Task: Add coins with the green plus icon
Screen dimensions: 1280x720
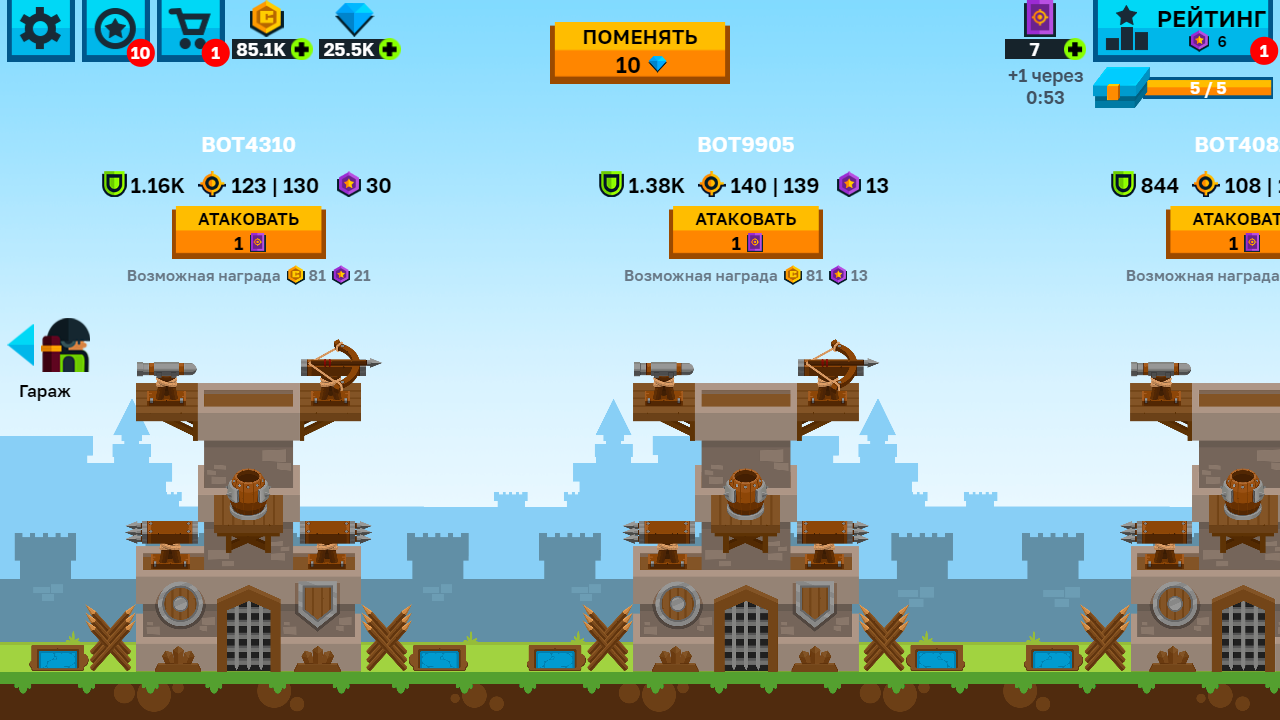Action: click(301, 47)
